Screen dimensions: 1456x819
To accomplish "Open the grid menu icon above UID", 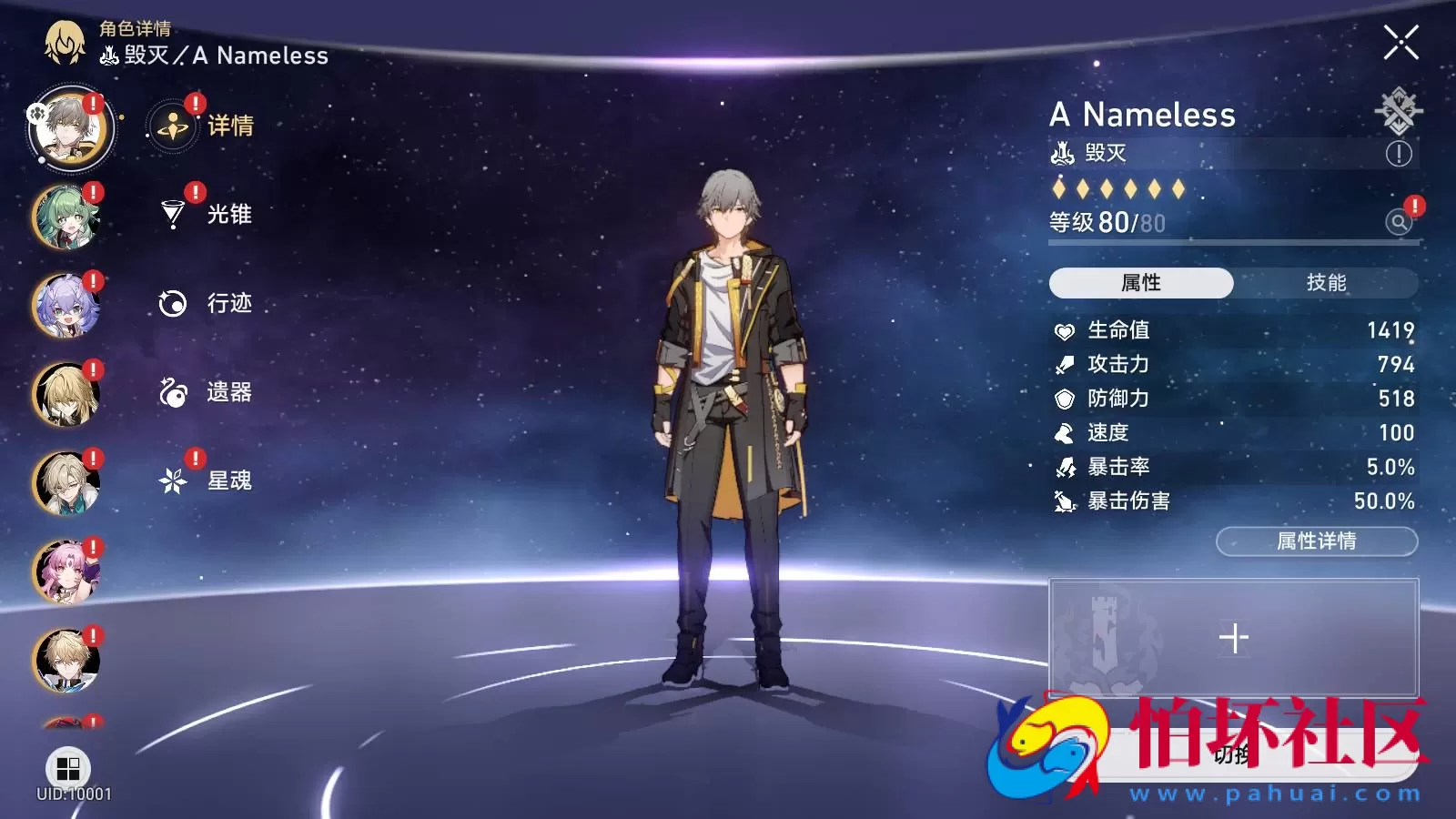I will pyautogui.click(x=68, y=768).
